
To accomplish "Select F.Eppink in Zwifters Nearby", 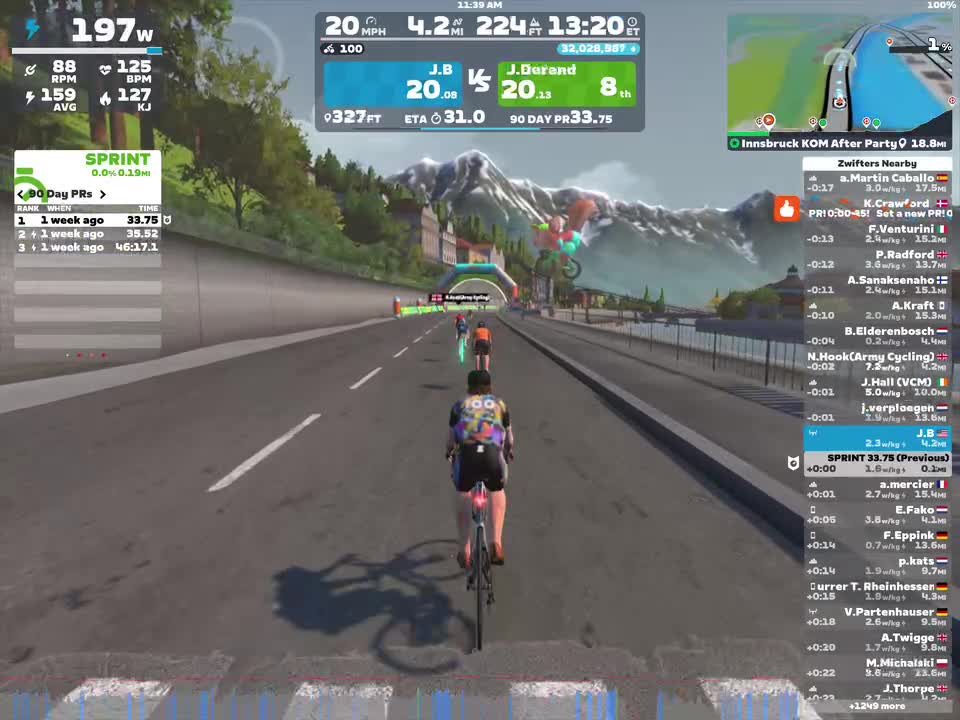I will click(877, 541).
